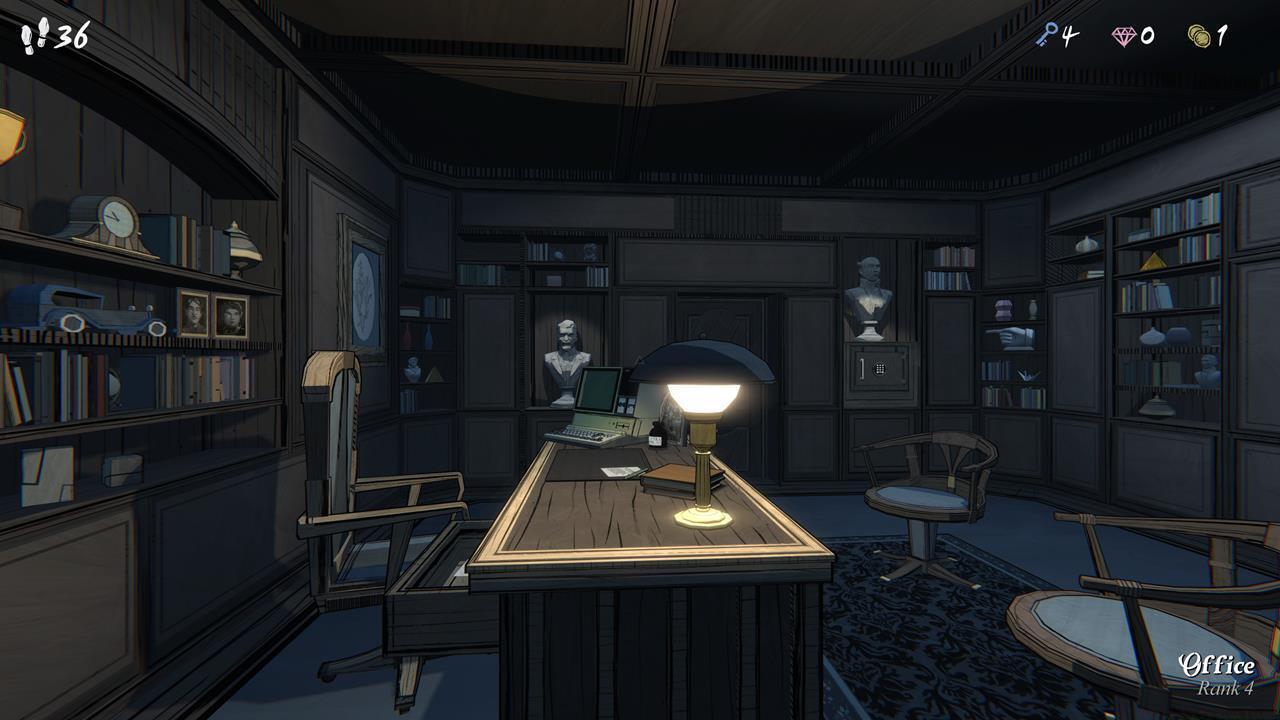1280x720 pixels.
Task: Click the blue vintage toy car model
Action: click(x=95, y=318)
